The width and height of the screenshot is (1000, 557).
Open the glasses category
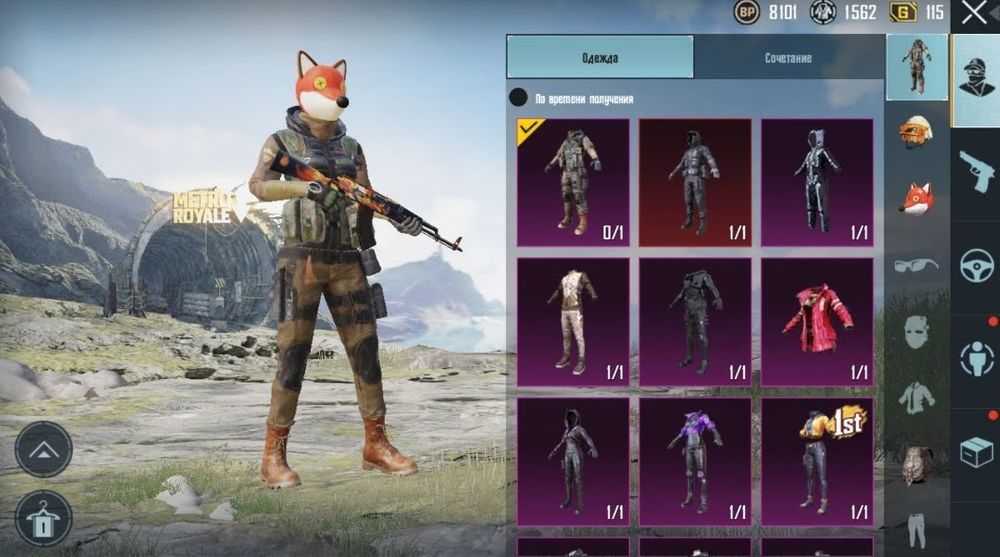pyautogui.click(x=917, y=265)
